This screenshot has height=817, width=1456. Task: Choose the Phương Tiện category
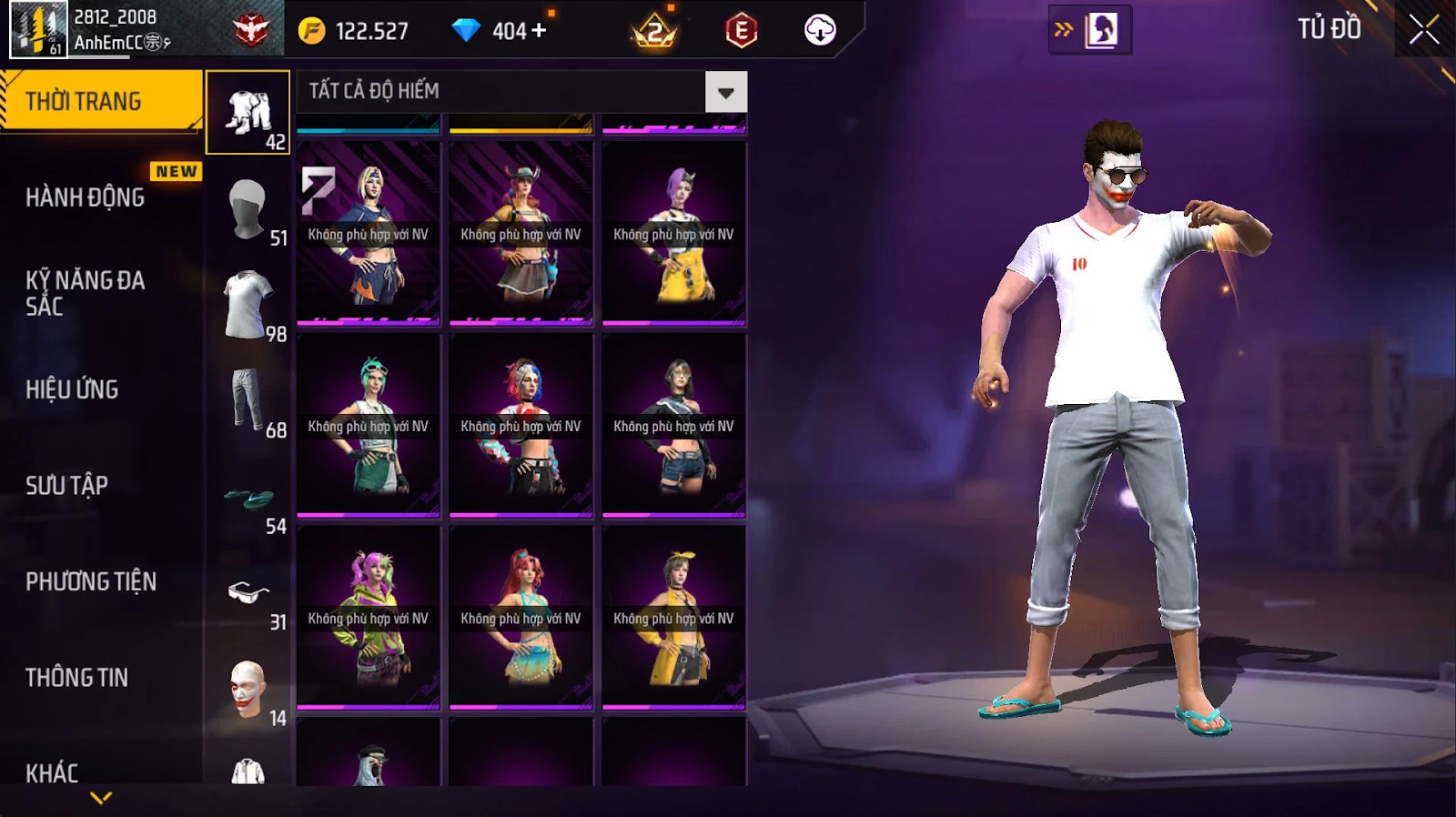91,581
